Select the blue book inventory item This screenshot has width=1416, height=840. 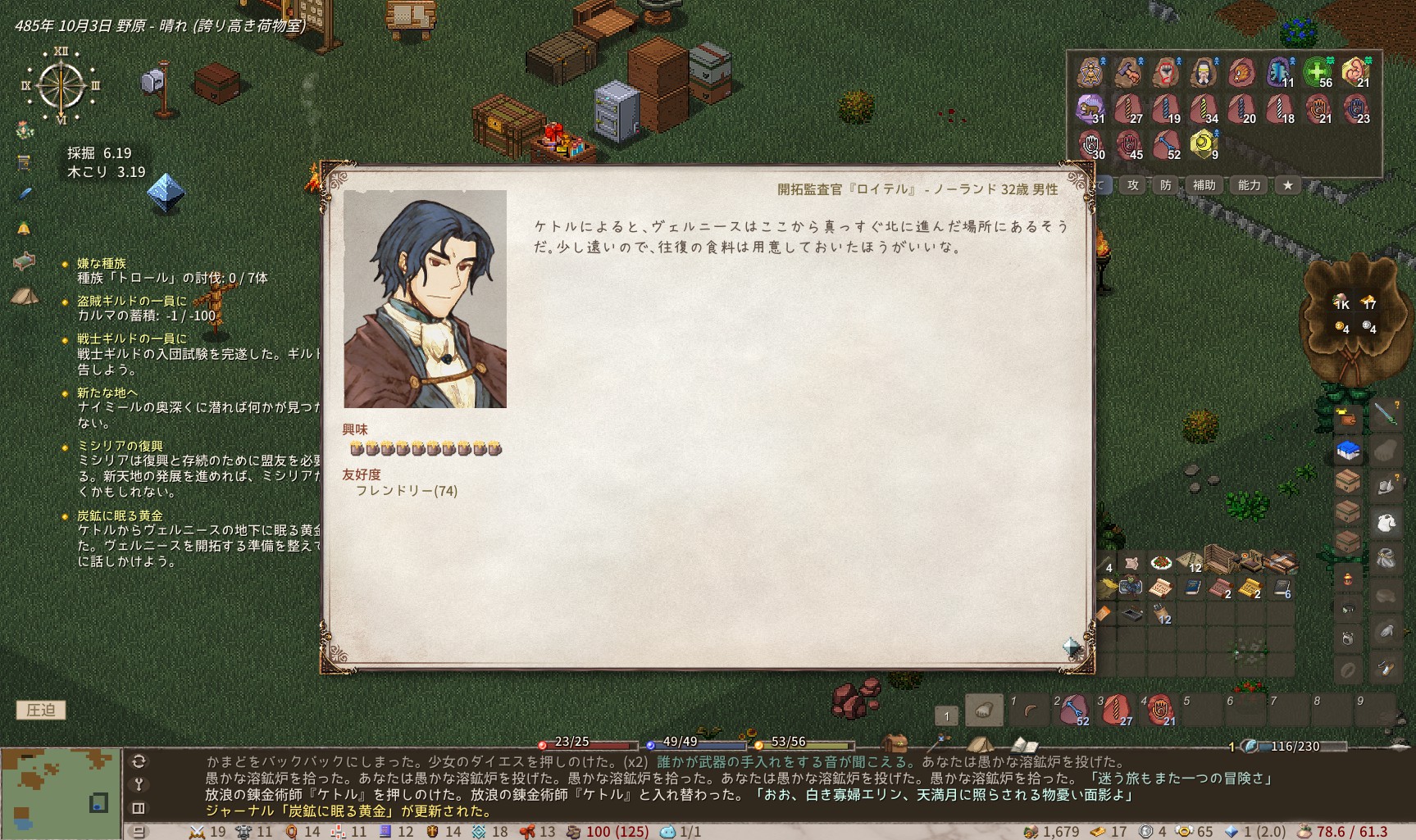point(1192,587)
